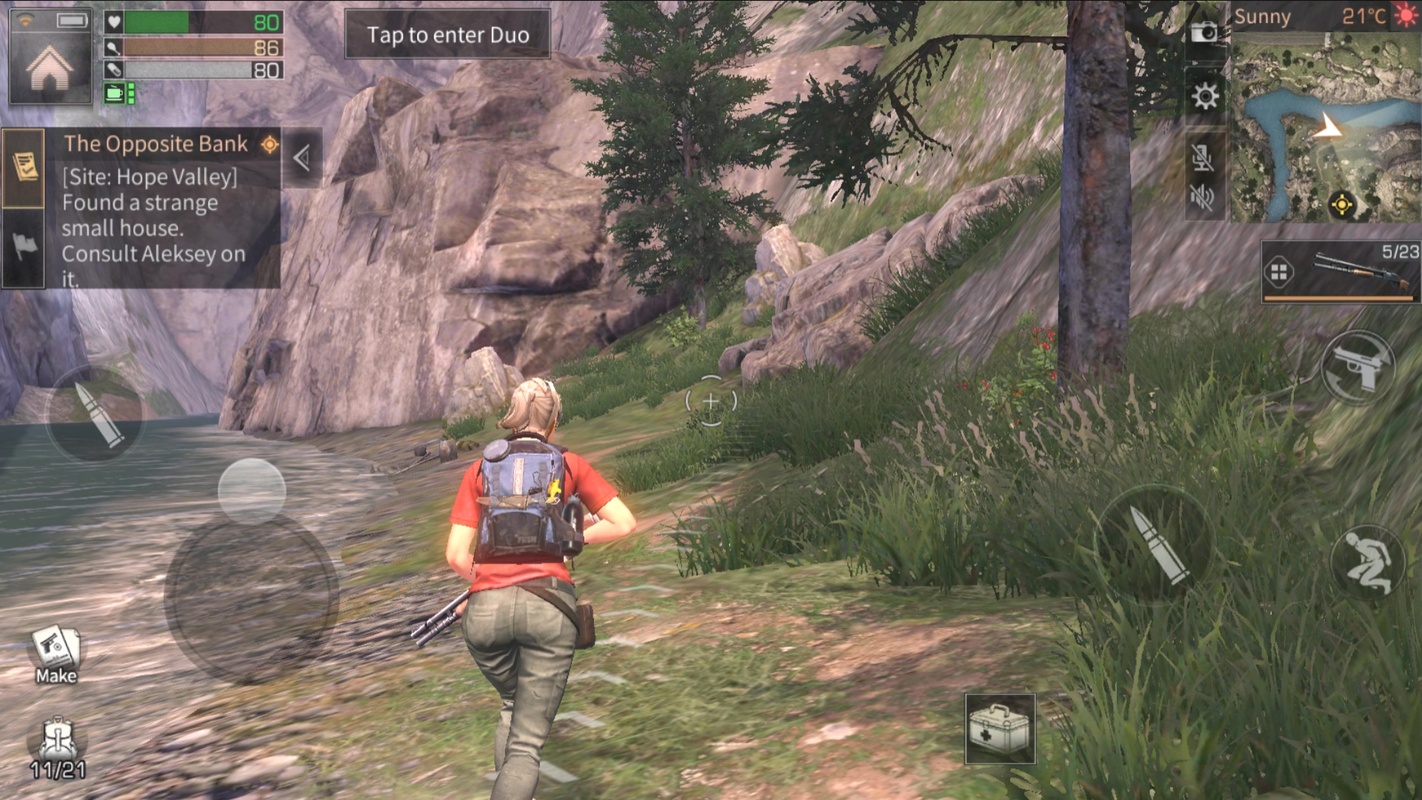Screen dimensions: 1422x800
Task: Toggle the crouch stance button
Action: [x=1367, y=562]
